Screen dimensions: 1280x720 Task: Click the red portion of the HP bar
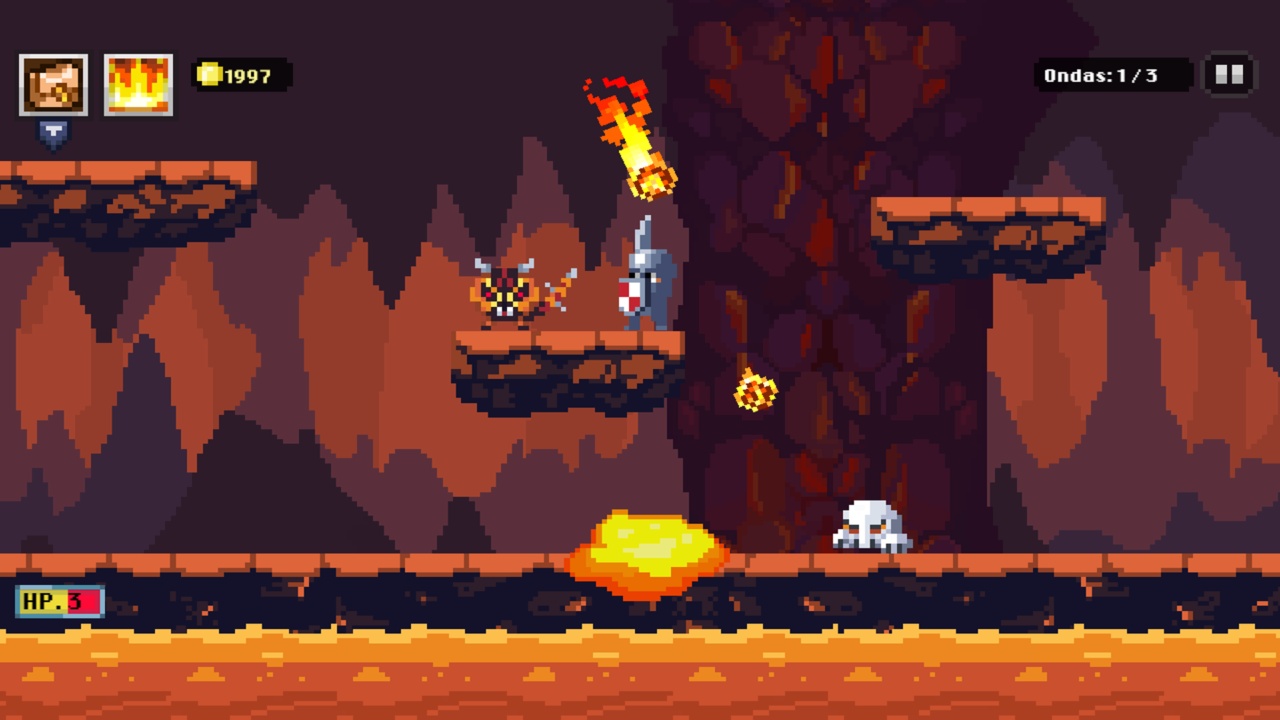click(x=85, y=602)
